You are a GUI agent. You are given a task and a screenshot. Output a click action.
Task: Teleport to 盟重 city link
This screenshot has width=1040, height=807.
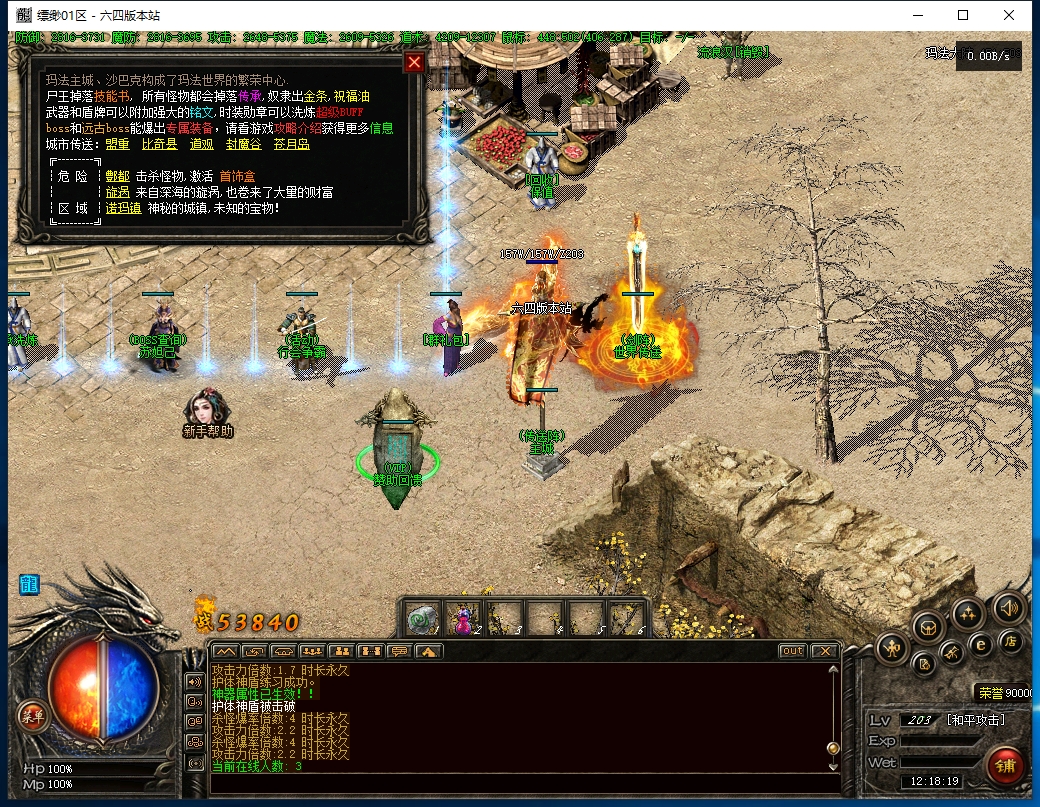[x=117, y=144]
